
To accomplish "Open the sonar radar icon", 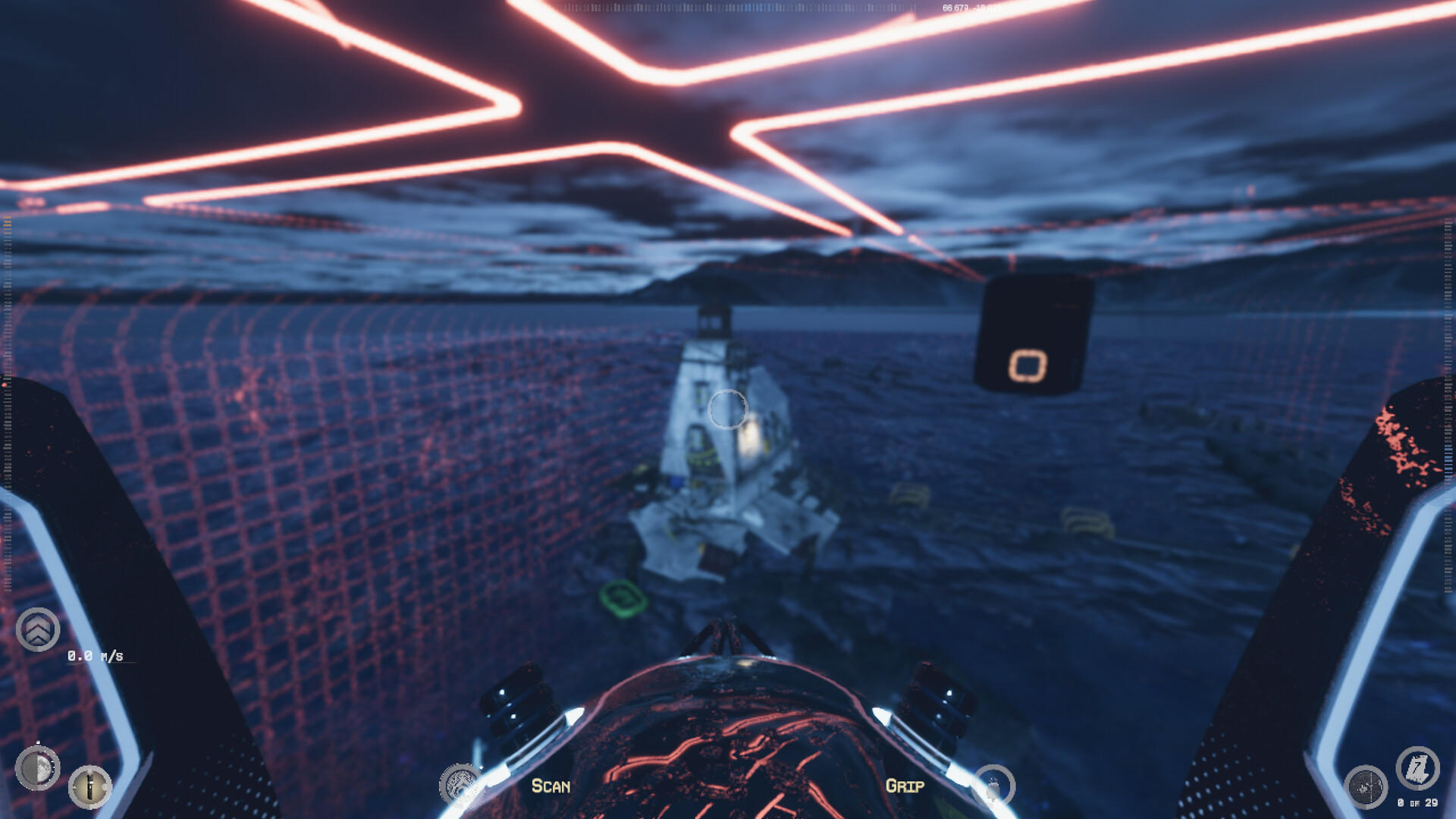I will (1366, 786).
